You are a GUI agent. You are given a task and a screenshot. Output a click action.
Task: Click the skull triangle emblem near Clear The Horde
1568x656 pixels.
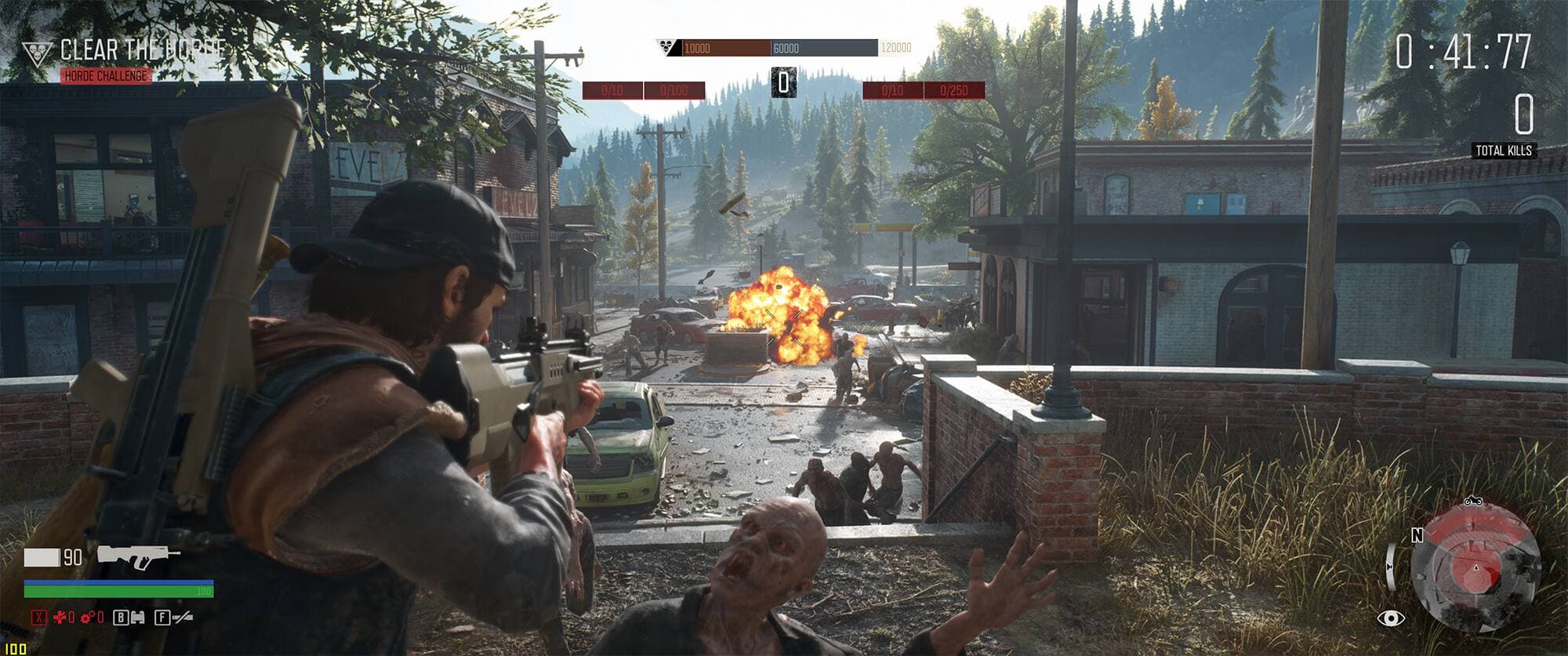35,50
